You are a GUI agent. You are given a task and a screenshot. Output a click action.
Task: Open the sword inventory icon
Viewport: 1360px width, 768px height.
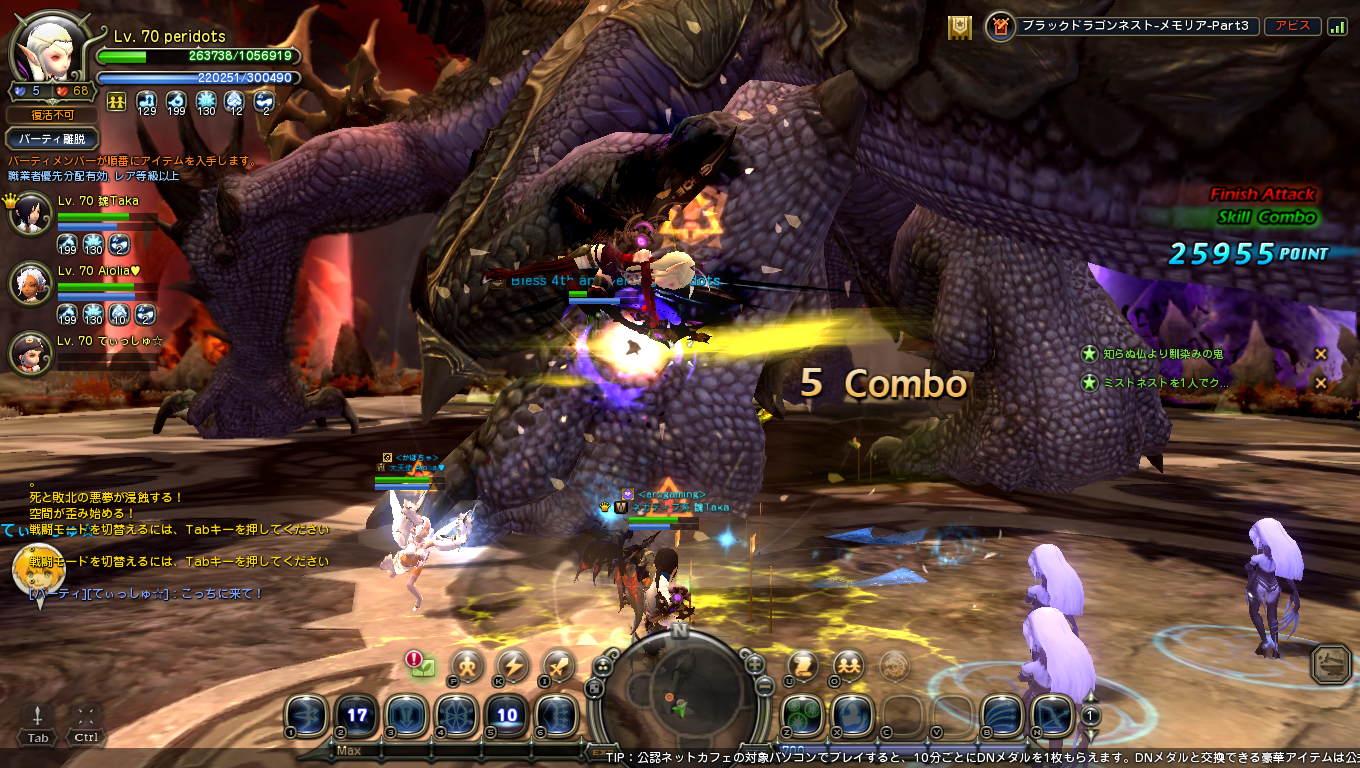click(559, 665)
